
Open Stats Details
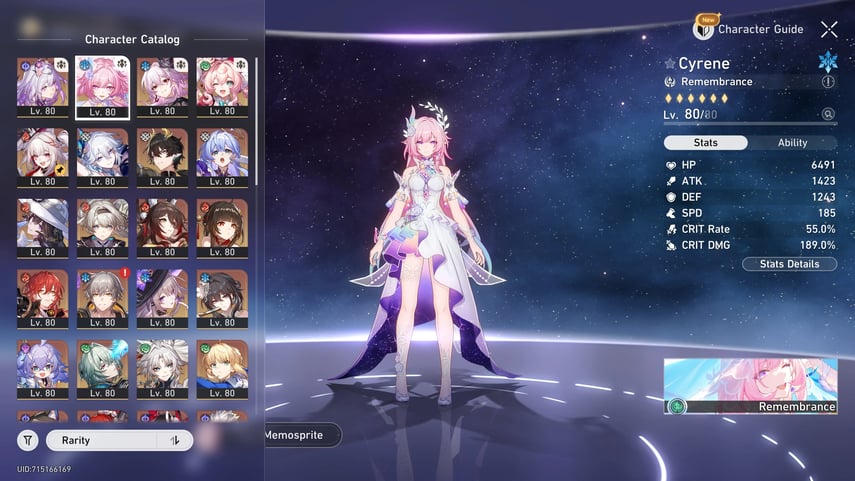coord(789,264)
